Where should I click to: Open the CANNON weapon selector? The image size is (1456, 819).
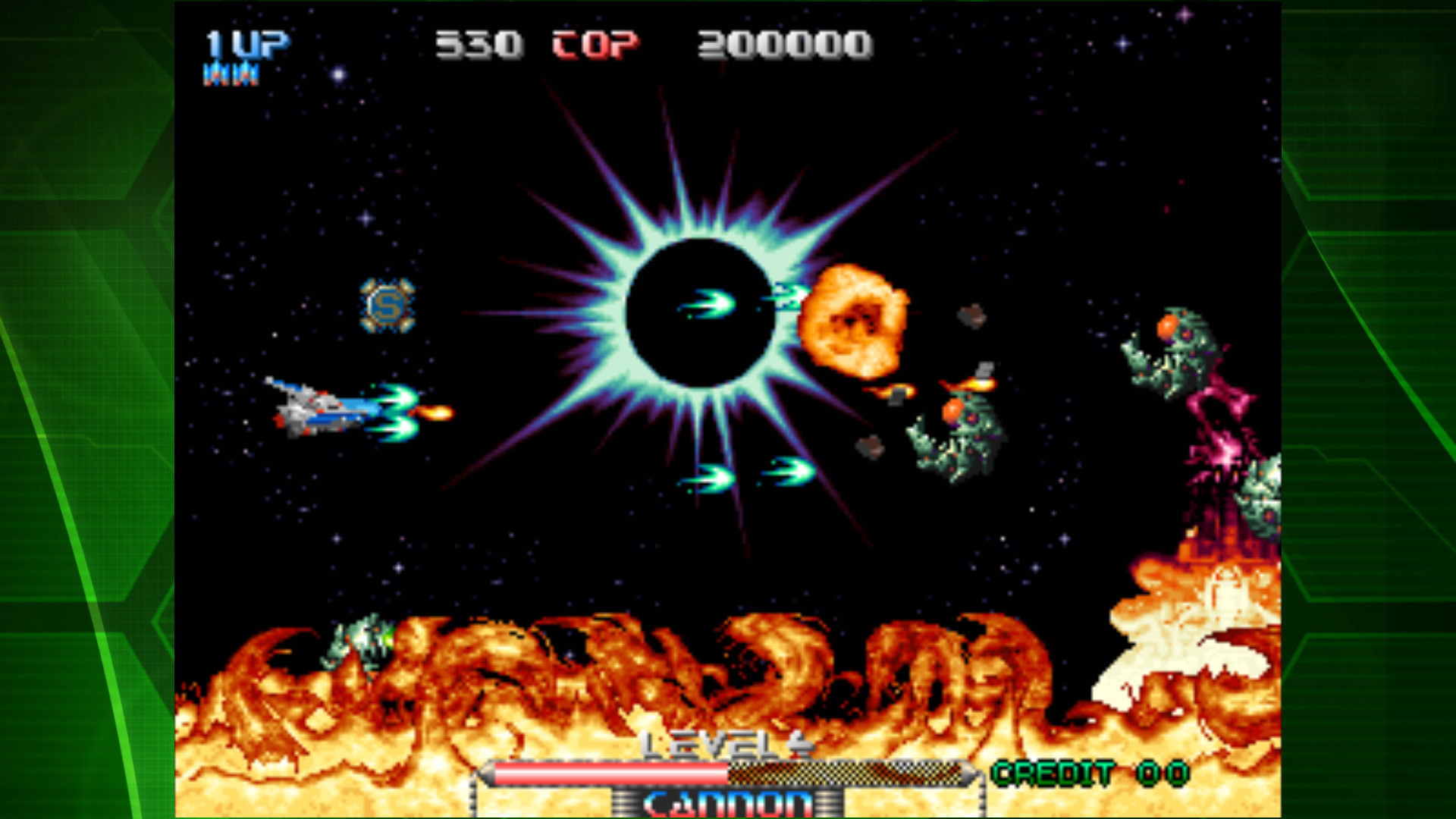pos(728,802)
